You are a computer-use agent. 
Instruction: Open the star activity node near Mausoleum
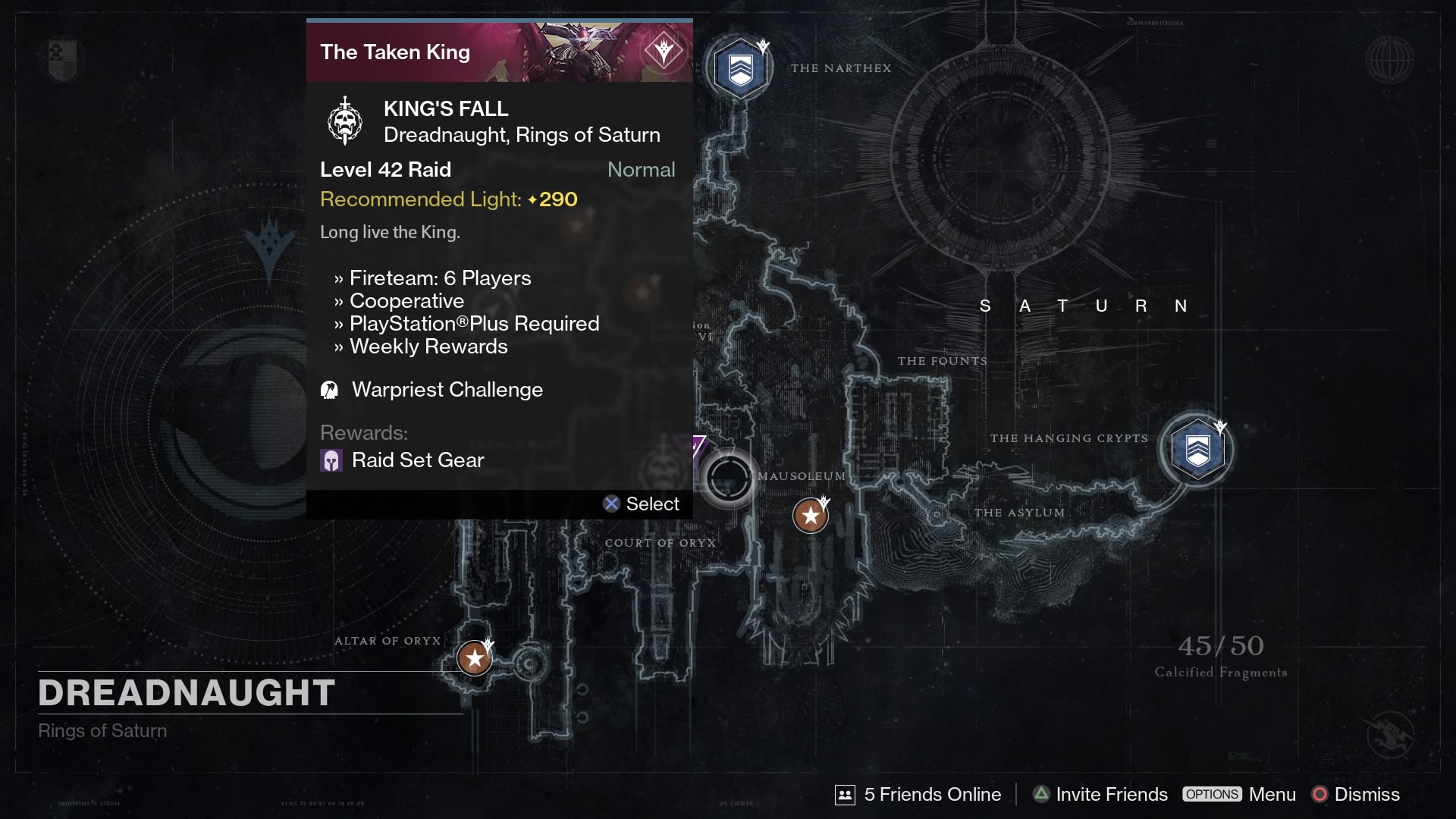[810, 516]
